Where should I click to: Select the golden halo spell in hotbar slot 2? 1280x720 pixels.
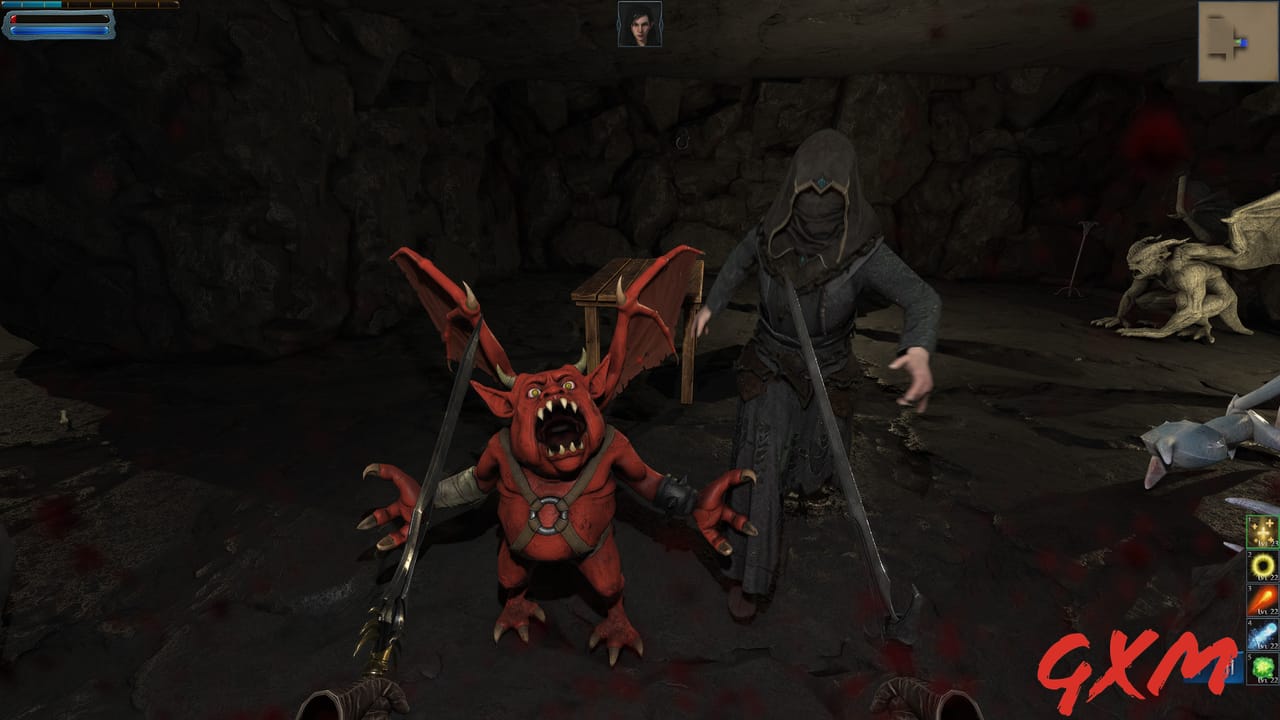1264,565
